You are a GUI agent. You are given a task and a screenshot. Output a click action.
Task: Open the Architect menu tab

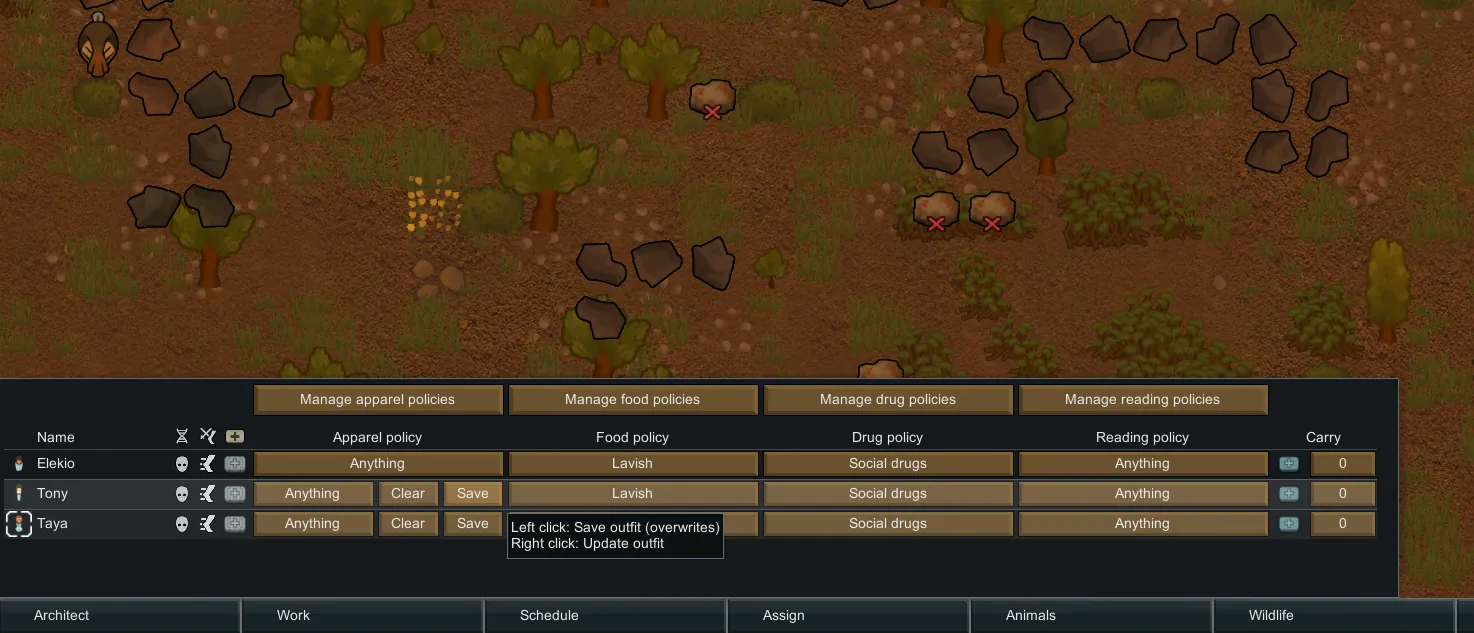(x=62, y=616)
